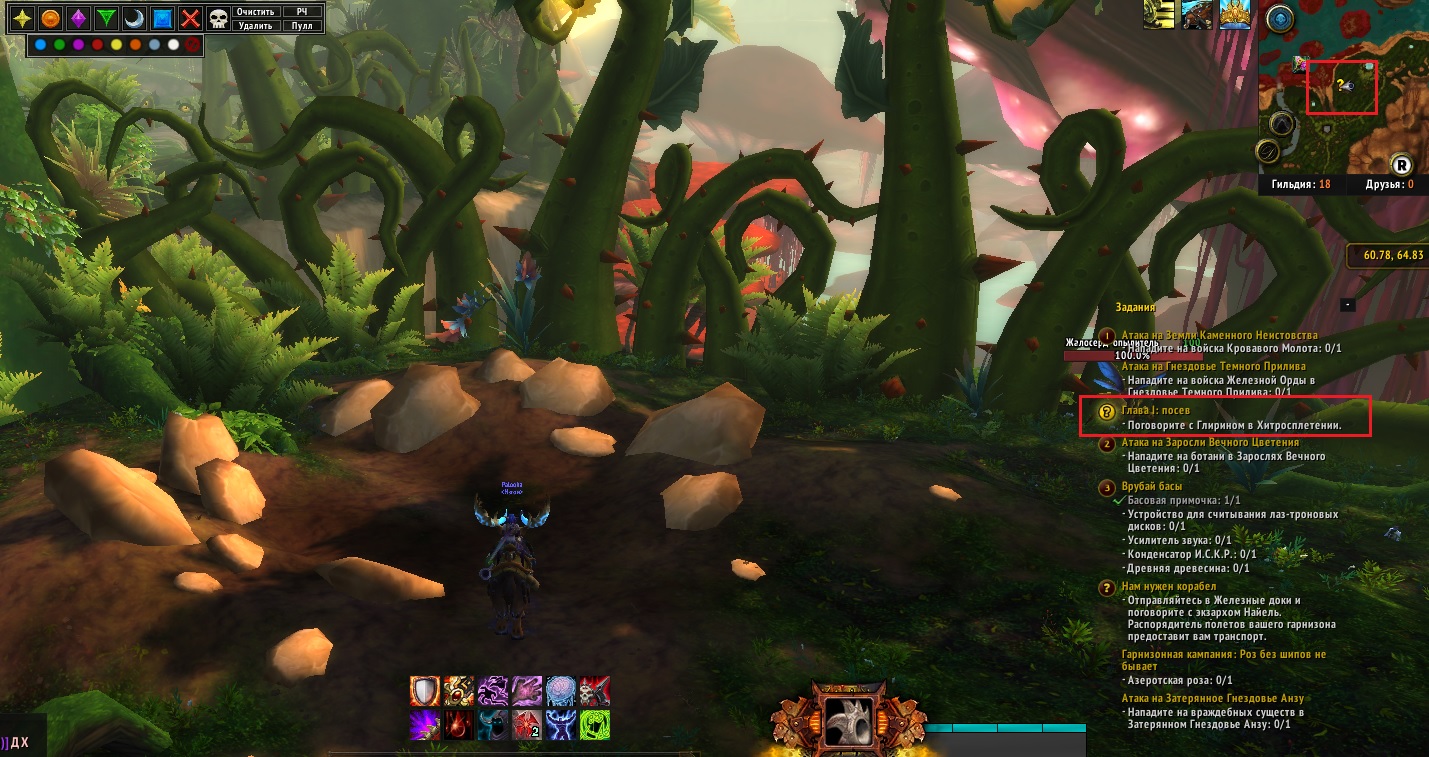The height and width of the screenshot is (757, 1429).
Task: Choose the red cross raid marker
Action: click(x=190, y=19)
